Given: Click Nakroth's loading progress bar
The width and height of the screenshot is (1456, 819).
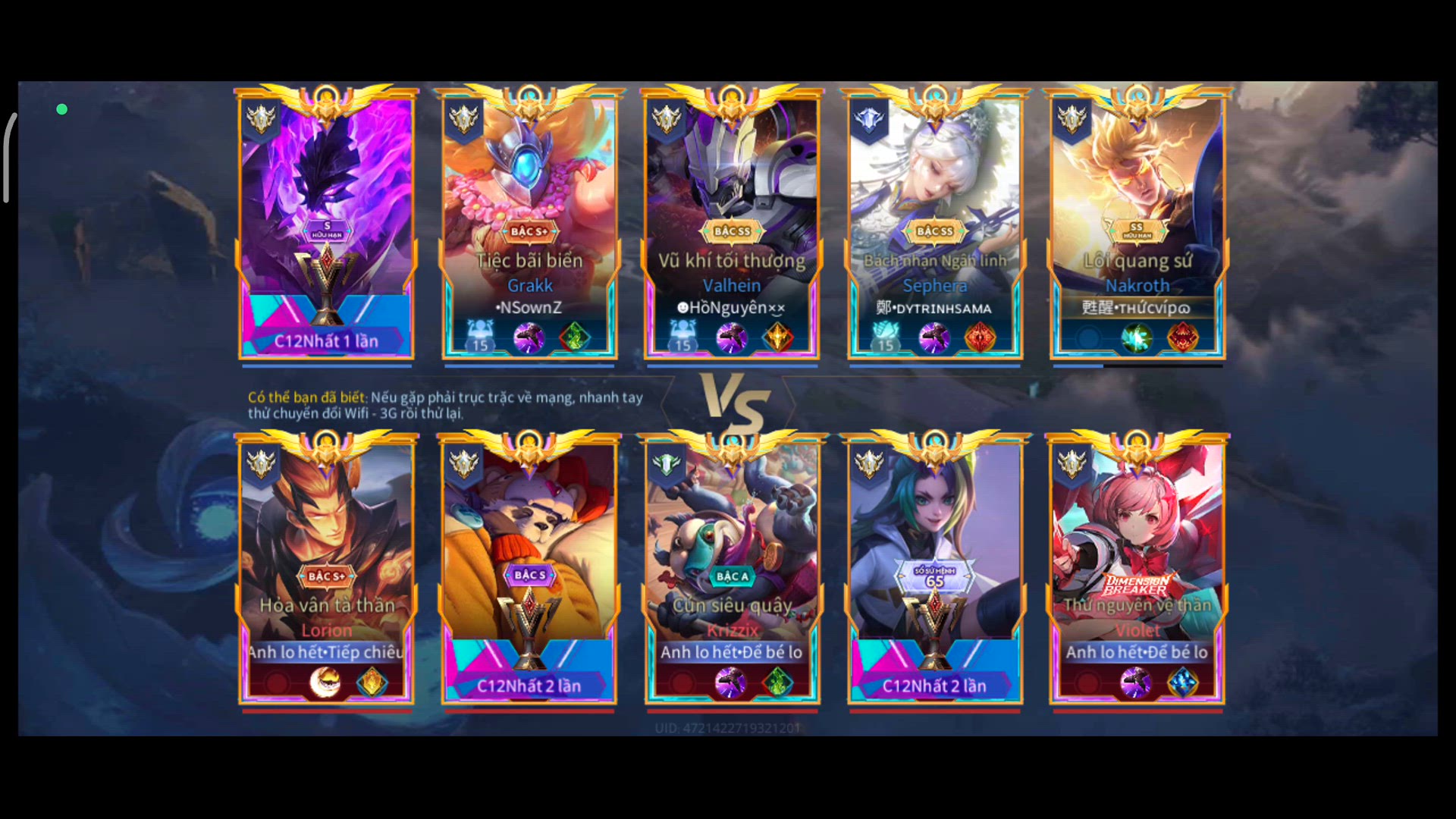Looking at the screenshot, I should point(1137,366).
